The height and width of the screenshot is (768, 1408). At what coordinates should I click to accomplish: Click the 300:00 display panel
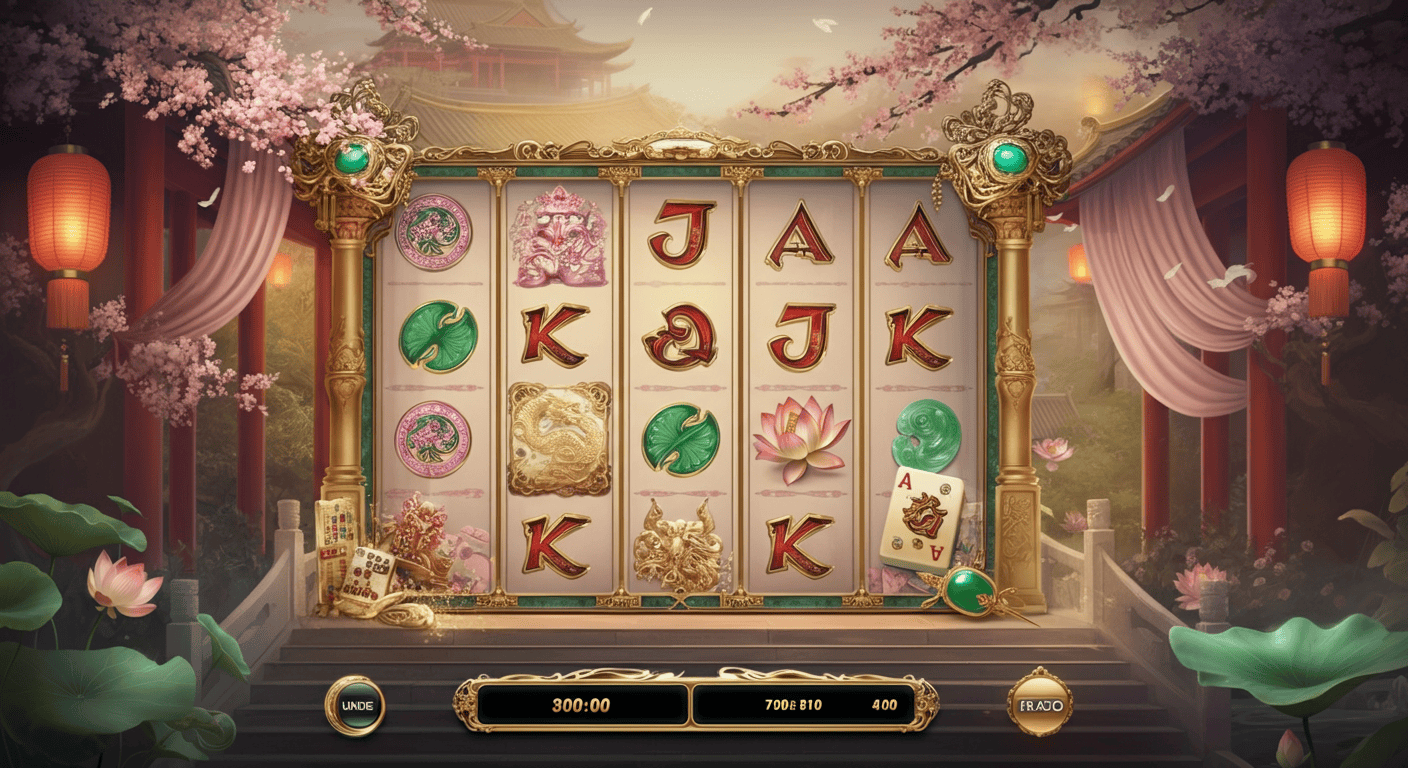tap(582, 704)
